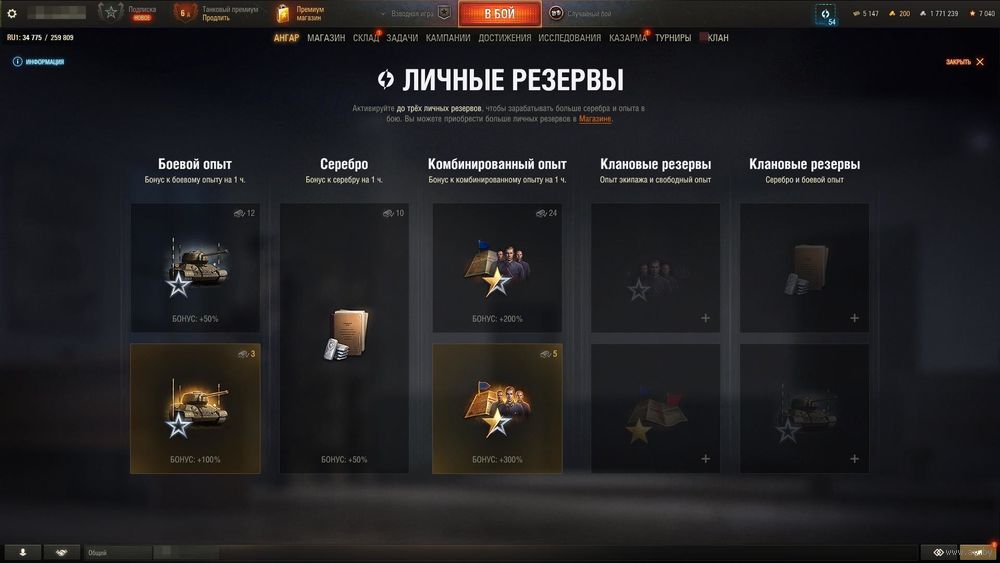Activate the +50% battle experience reserve
The height and width of the screenshot is (563, 1000).
click(x=195, y=268)
